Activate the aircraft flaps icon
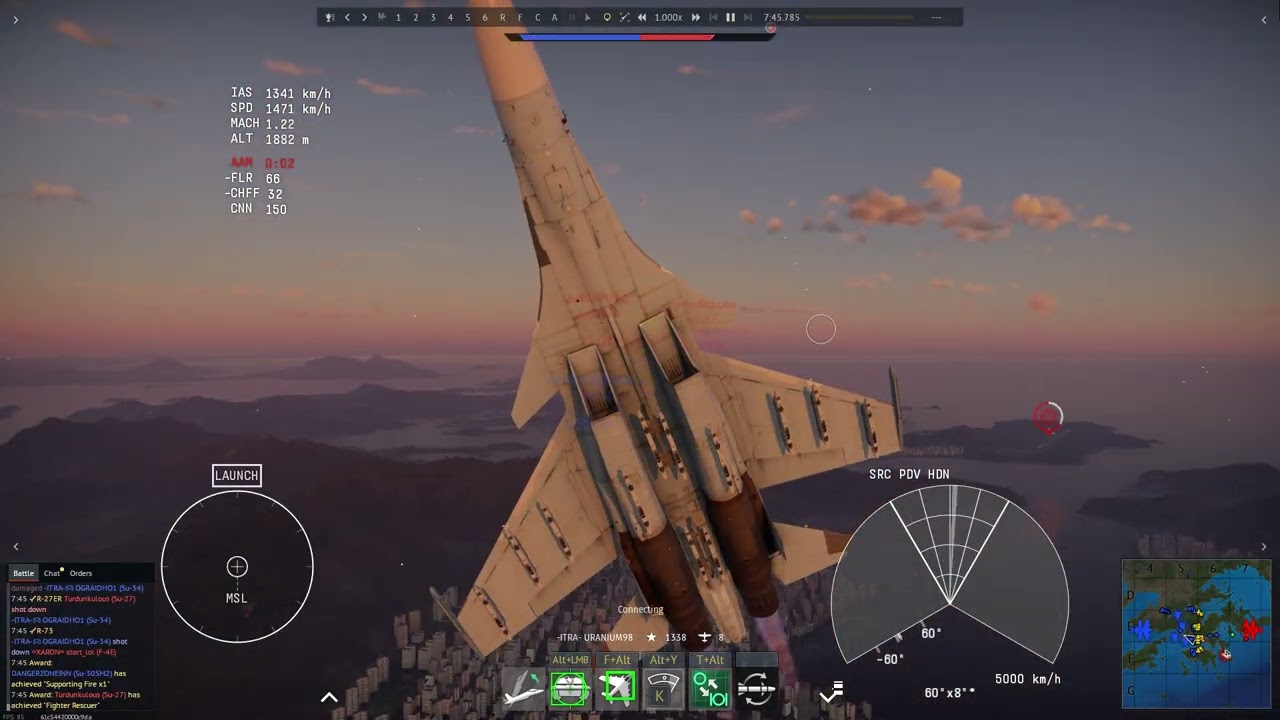This screenshot has height=720, width=1280. click(x=524, y=689)
